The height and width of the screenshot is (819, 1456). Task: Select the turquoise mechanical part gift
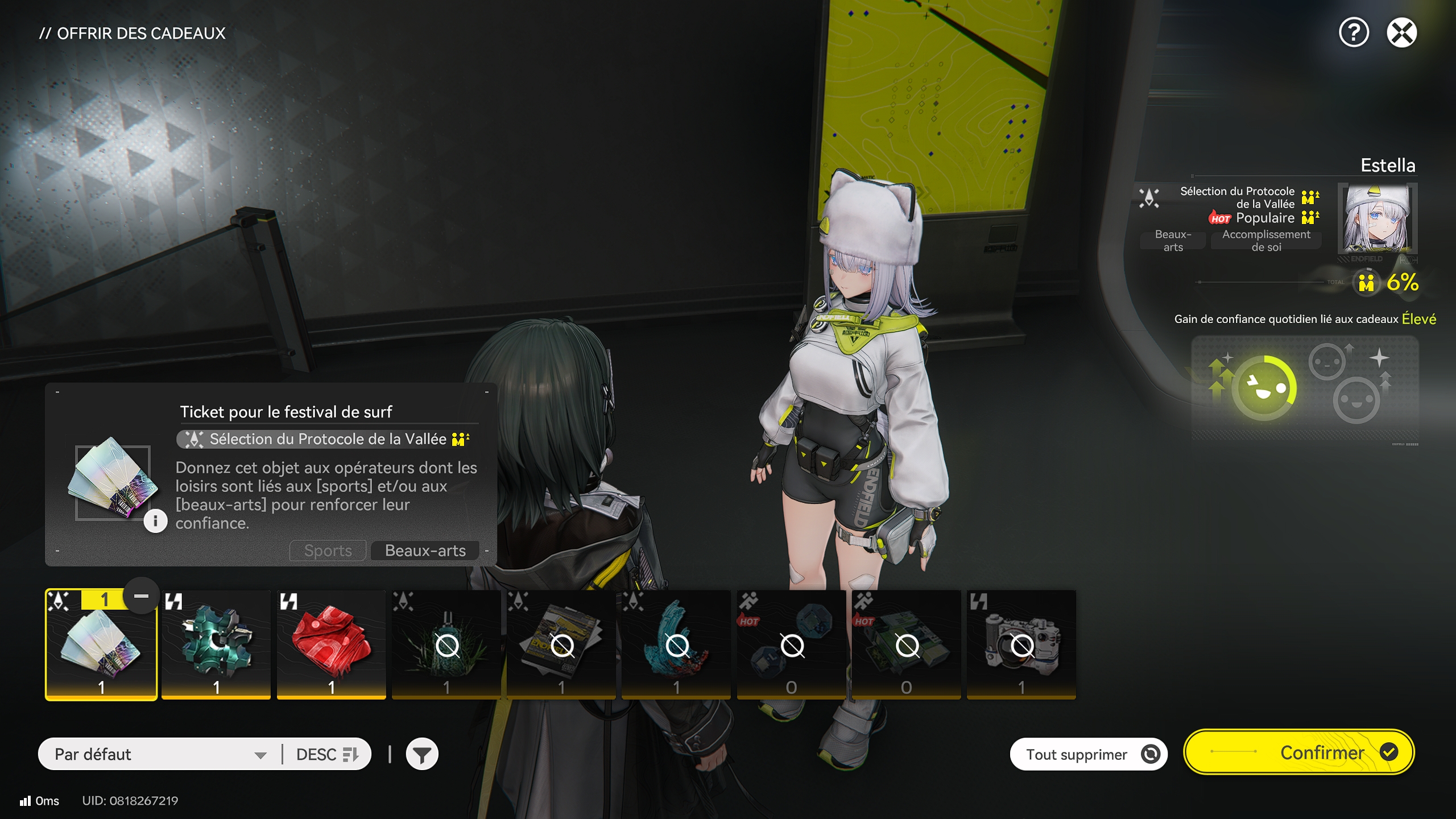pos(216,643)
